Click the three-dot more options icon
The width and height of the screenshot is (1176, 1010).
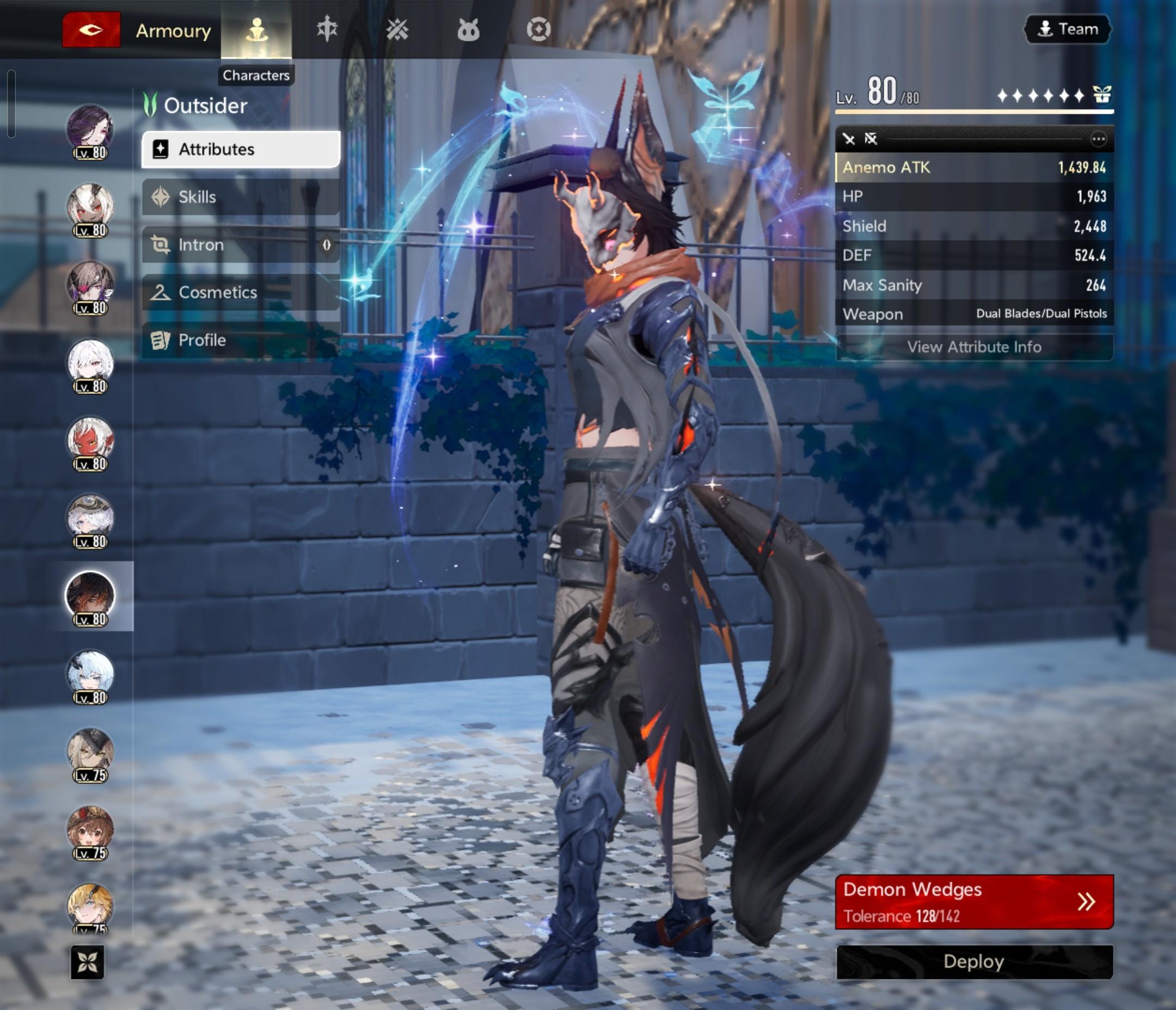coord(1098,139)
